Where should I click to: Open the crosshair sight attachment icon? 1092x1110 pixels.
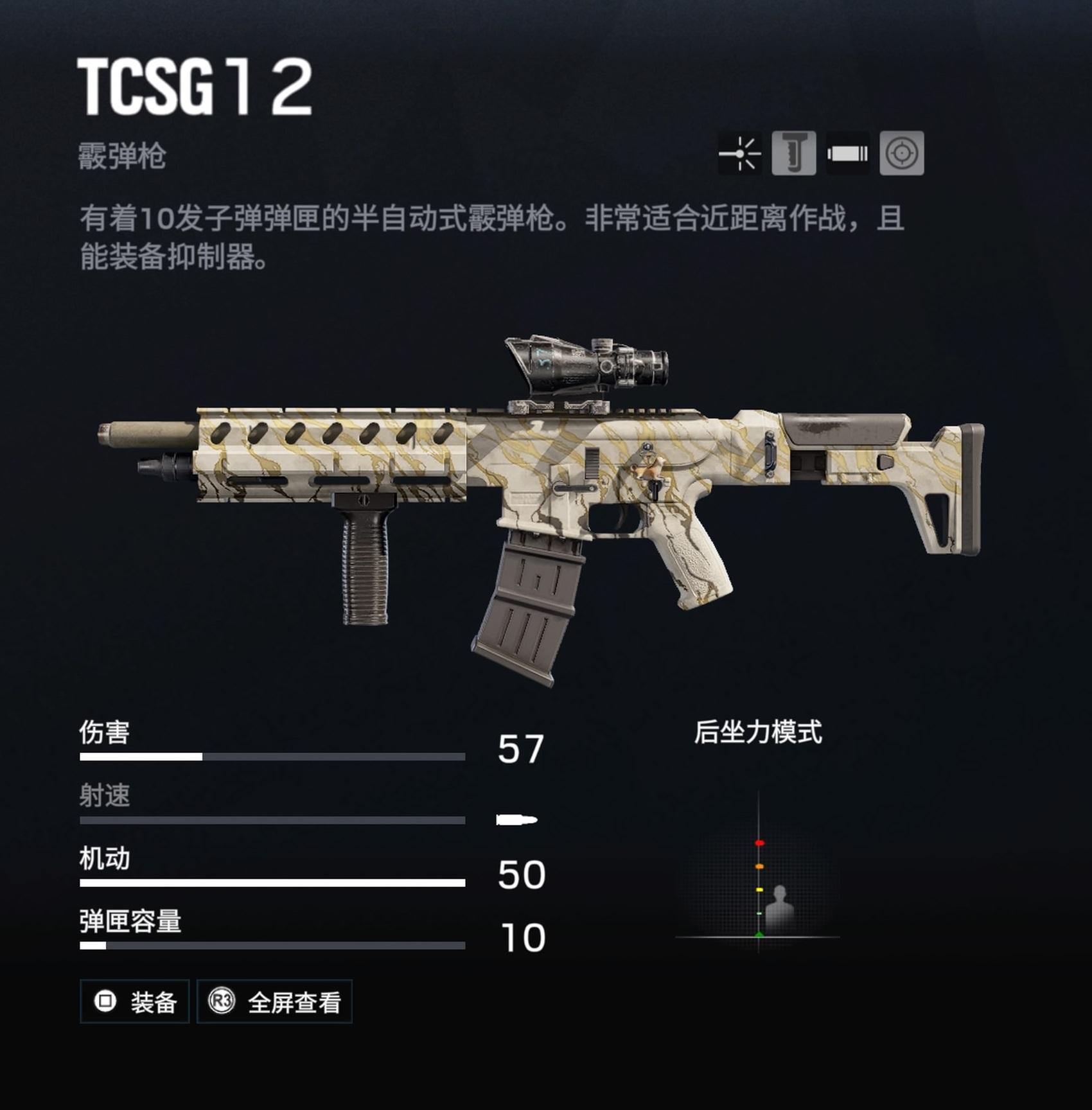pos(902,154)
